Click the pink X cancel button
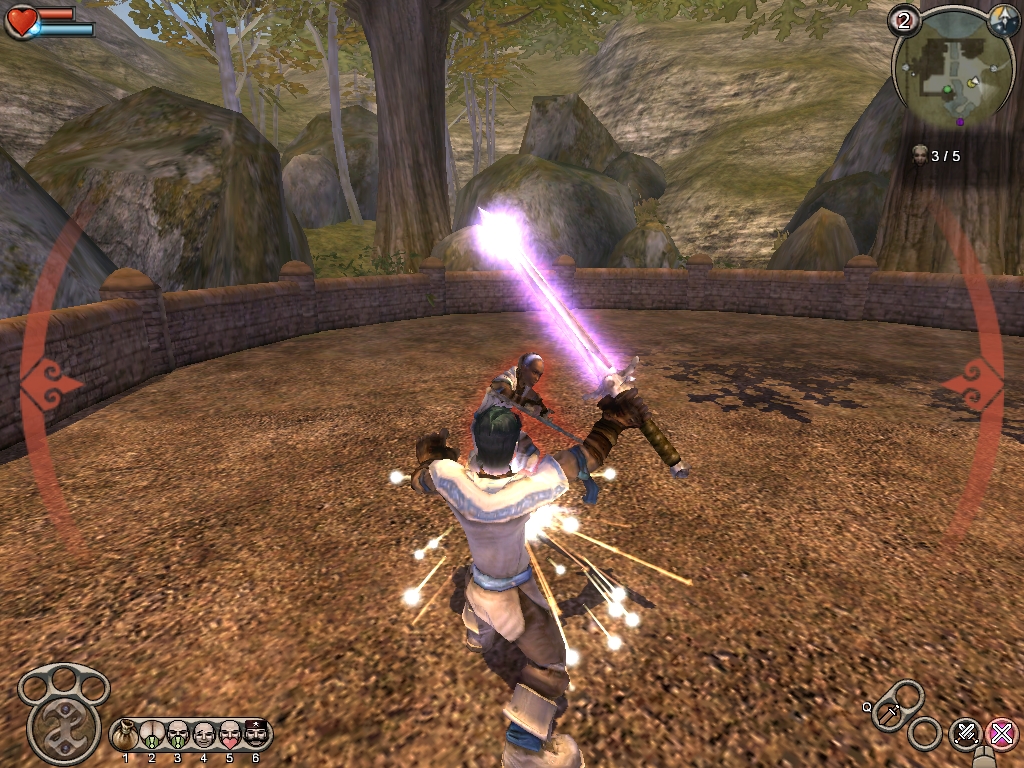The width and height of the screenshot is (1024, 768). point(1000,734)
